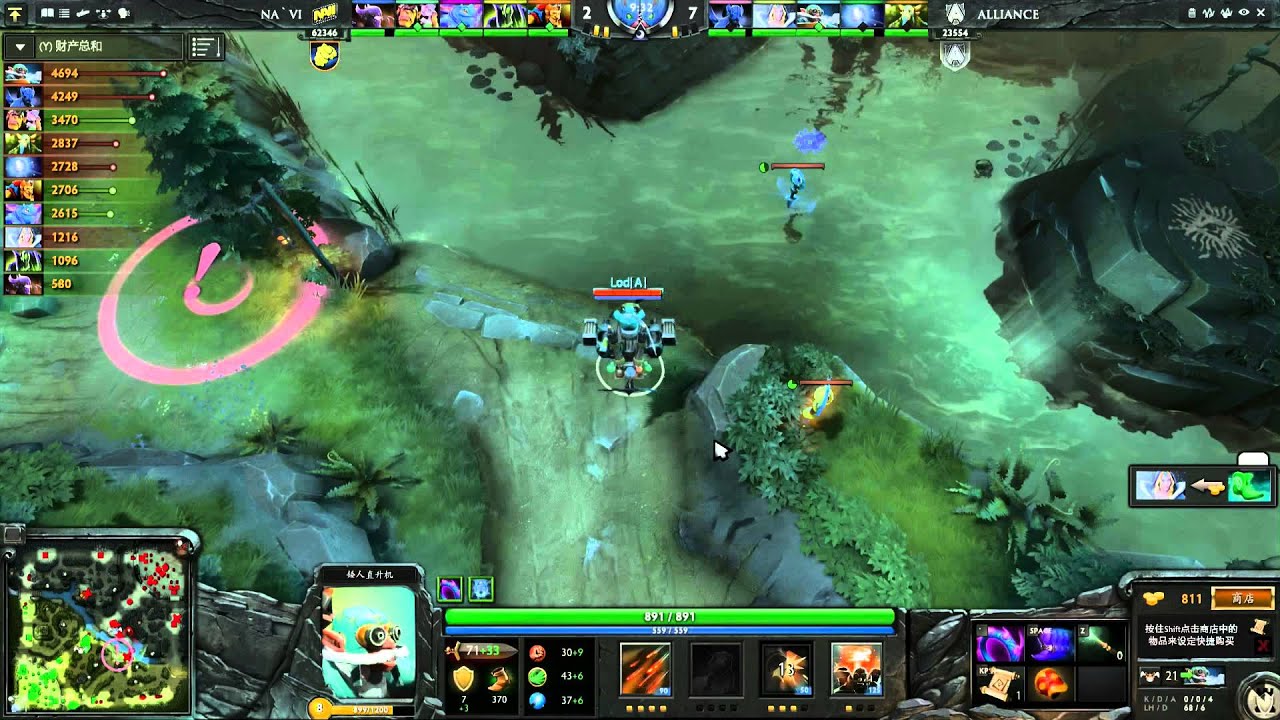
Task: Select the Flak Cannon ability on cooldown
Action: (786, 669)
